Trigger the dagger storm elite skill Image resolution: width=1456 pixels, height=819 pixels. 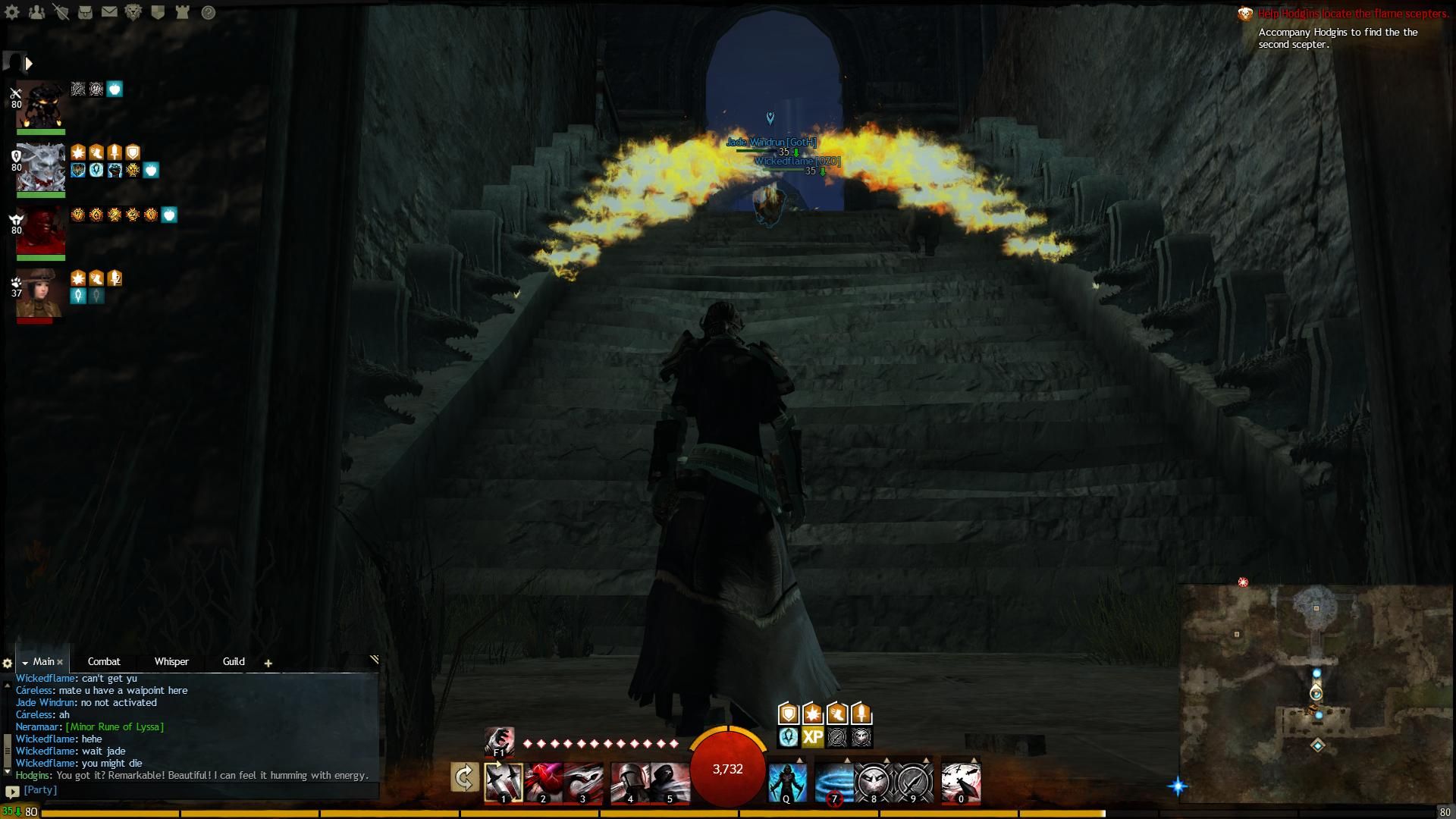point(960,782)
